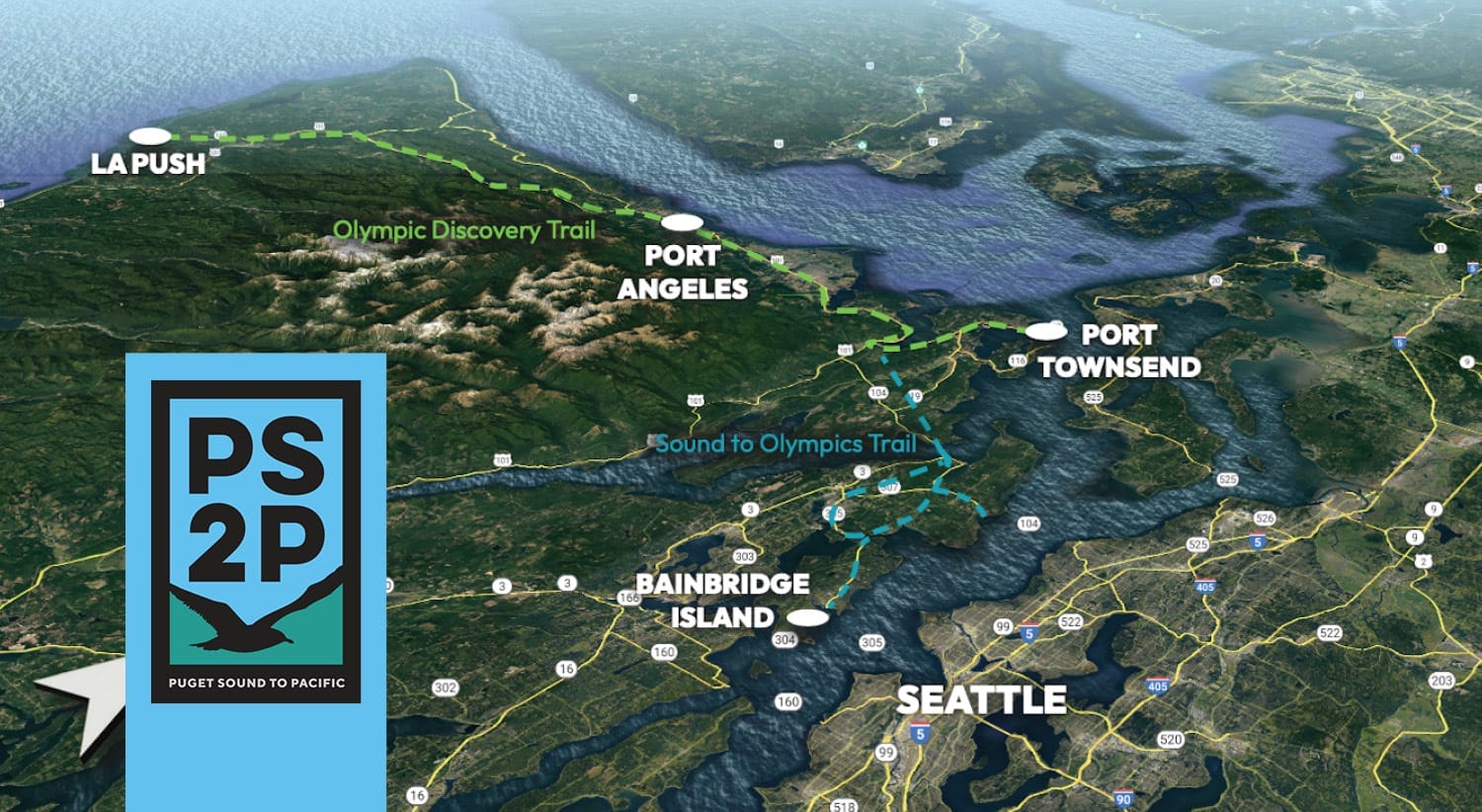This screenshot has height=812, width=1482.
Task: Choose the Port Angeles map marker
Action: coord(682,223)
